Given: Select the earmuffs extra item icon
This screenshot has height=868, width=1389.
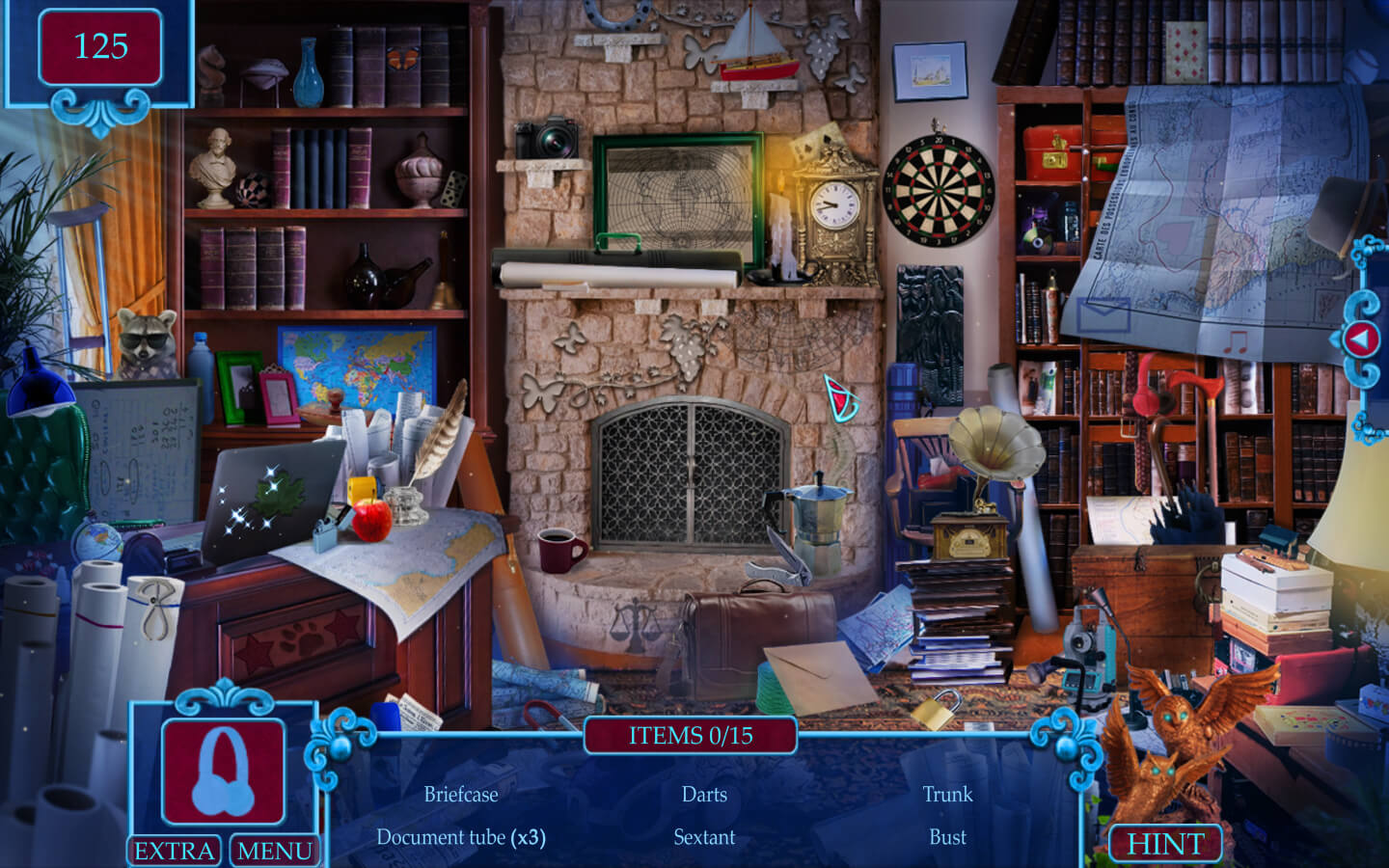Looking at the screenshot, I should (x=223, y=772).
